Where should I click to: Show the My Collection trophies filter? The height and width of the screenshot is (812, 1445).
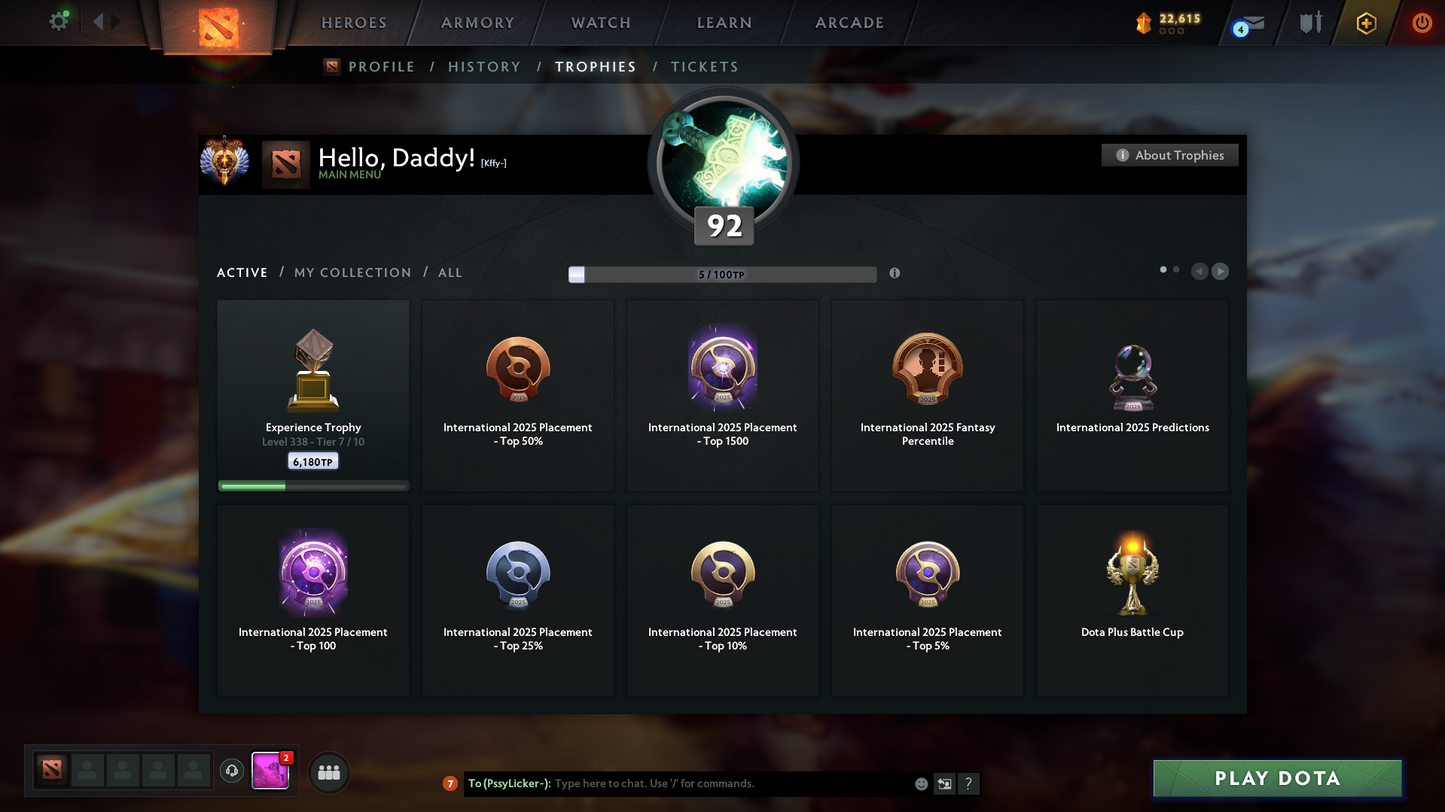tap(352, 272)
